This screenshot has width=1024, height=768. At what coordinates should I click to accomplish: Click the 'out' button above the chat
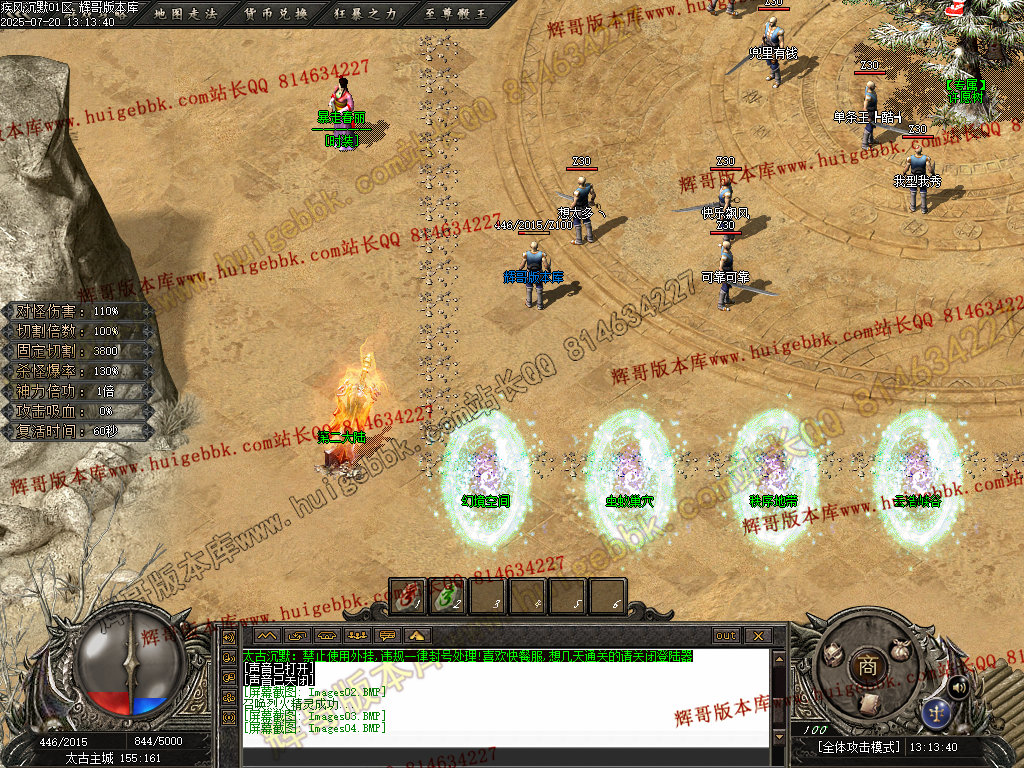point(726,636)
